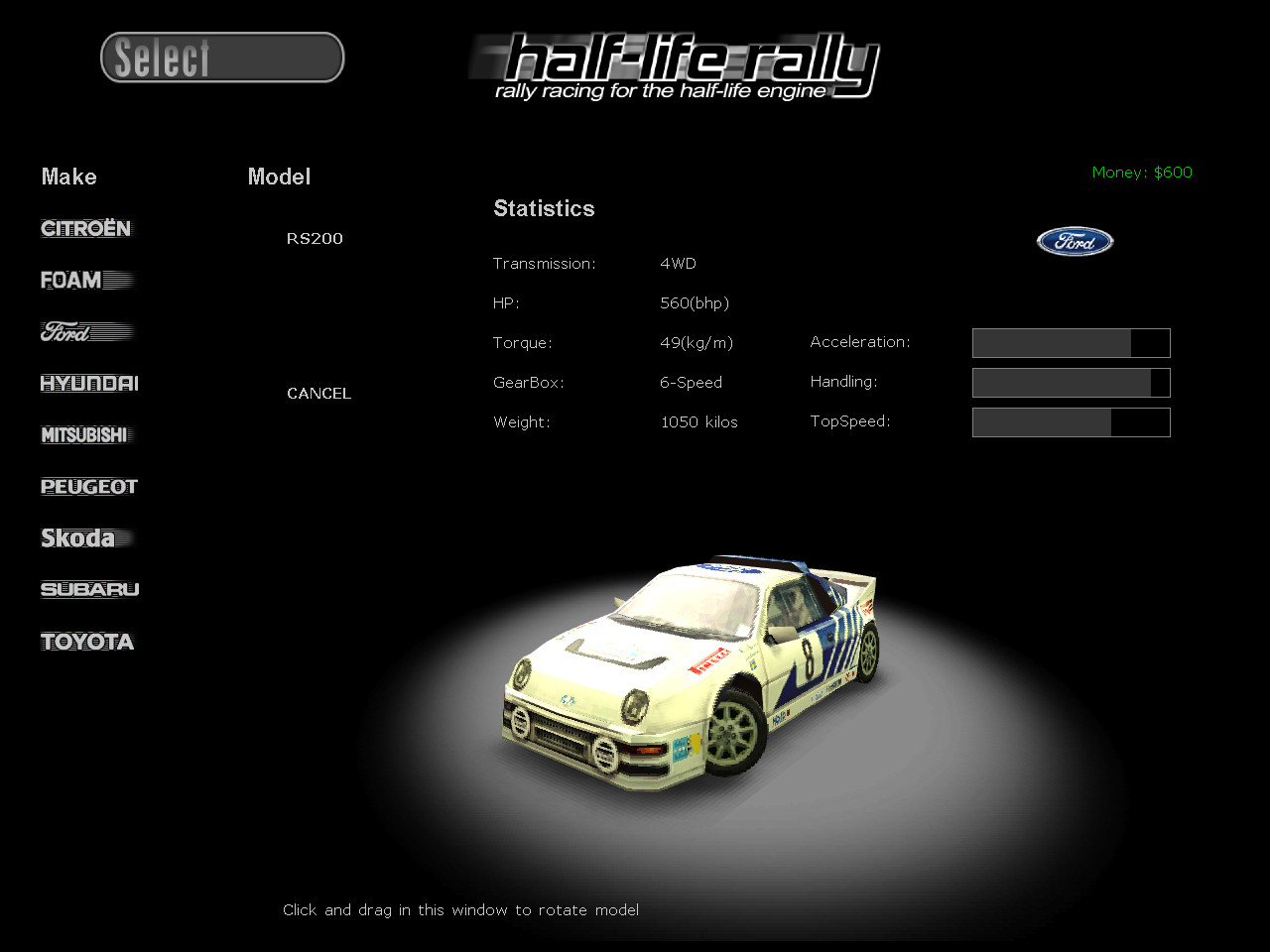This screenshot has width=1270, height=952.
Task: Click the TopSpeed stat bar
Action: point(1071,422)
